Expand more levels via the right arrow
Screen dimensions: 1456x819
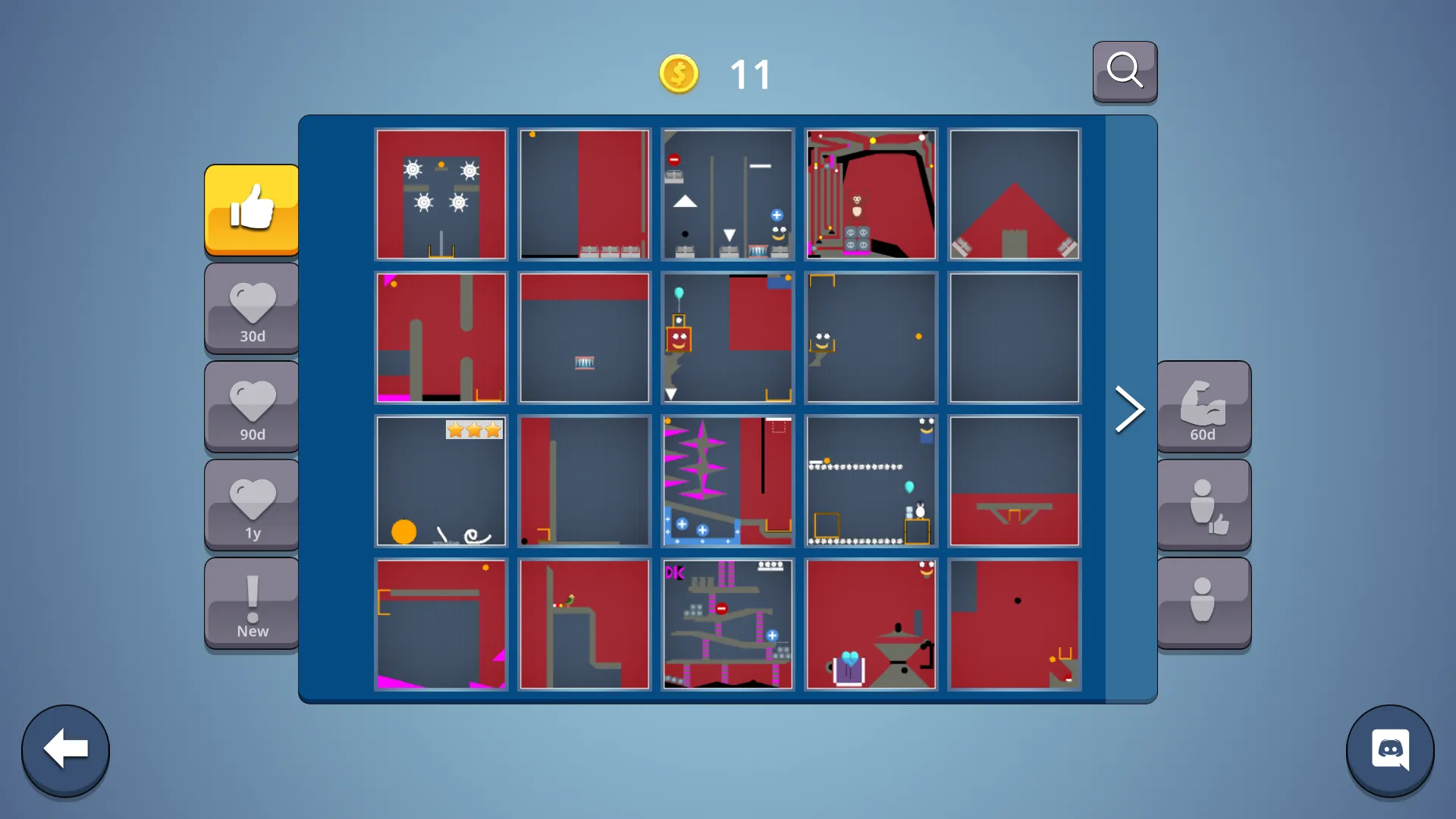tap(1129, 409)
